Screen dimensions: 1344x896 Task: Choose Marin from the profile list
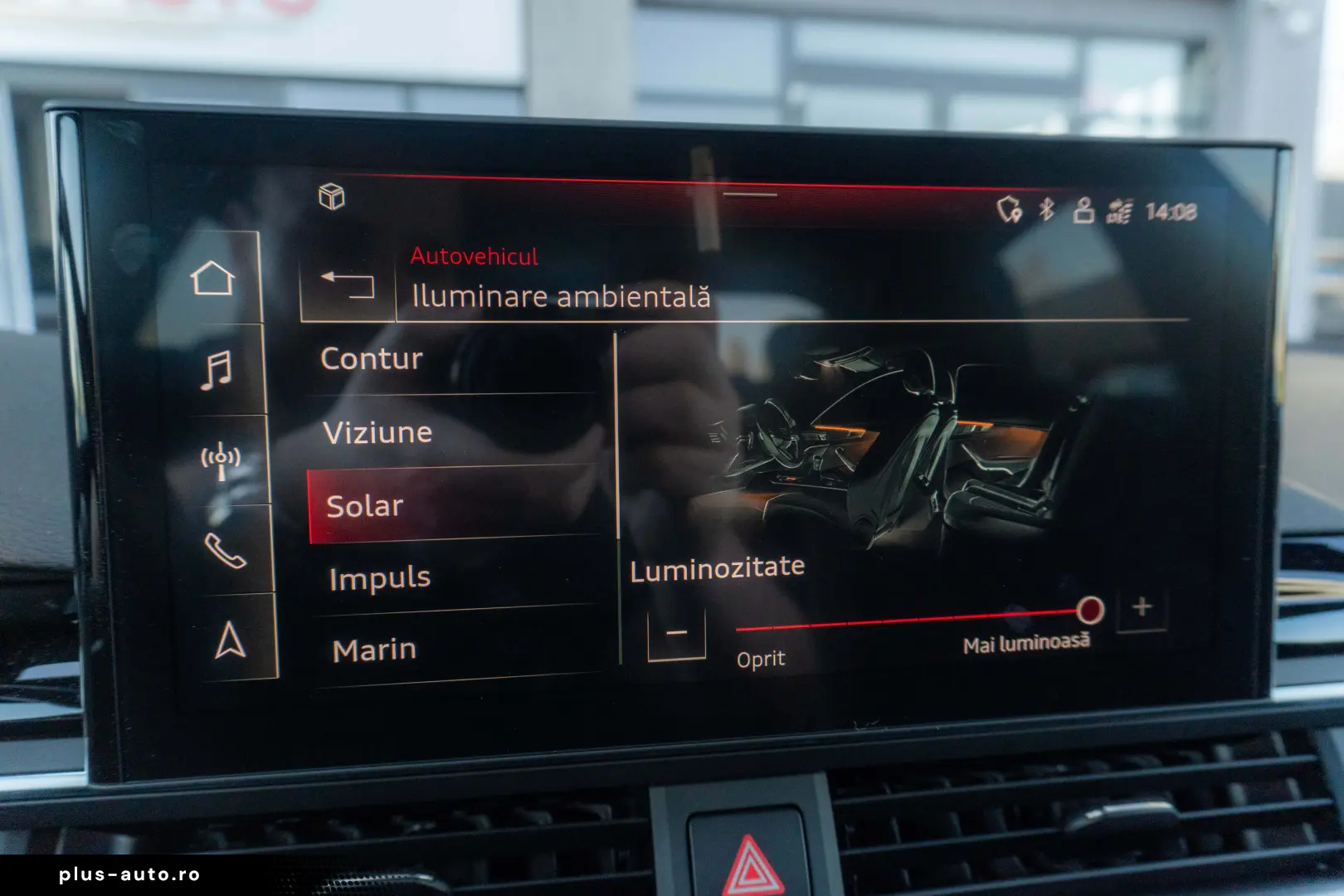point(373,648)
